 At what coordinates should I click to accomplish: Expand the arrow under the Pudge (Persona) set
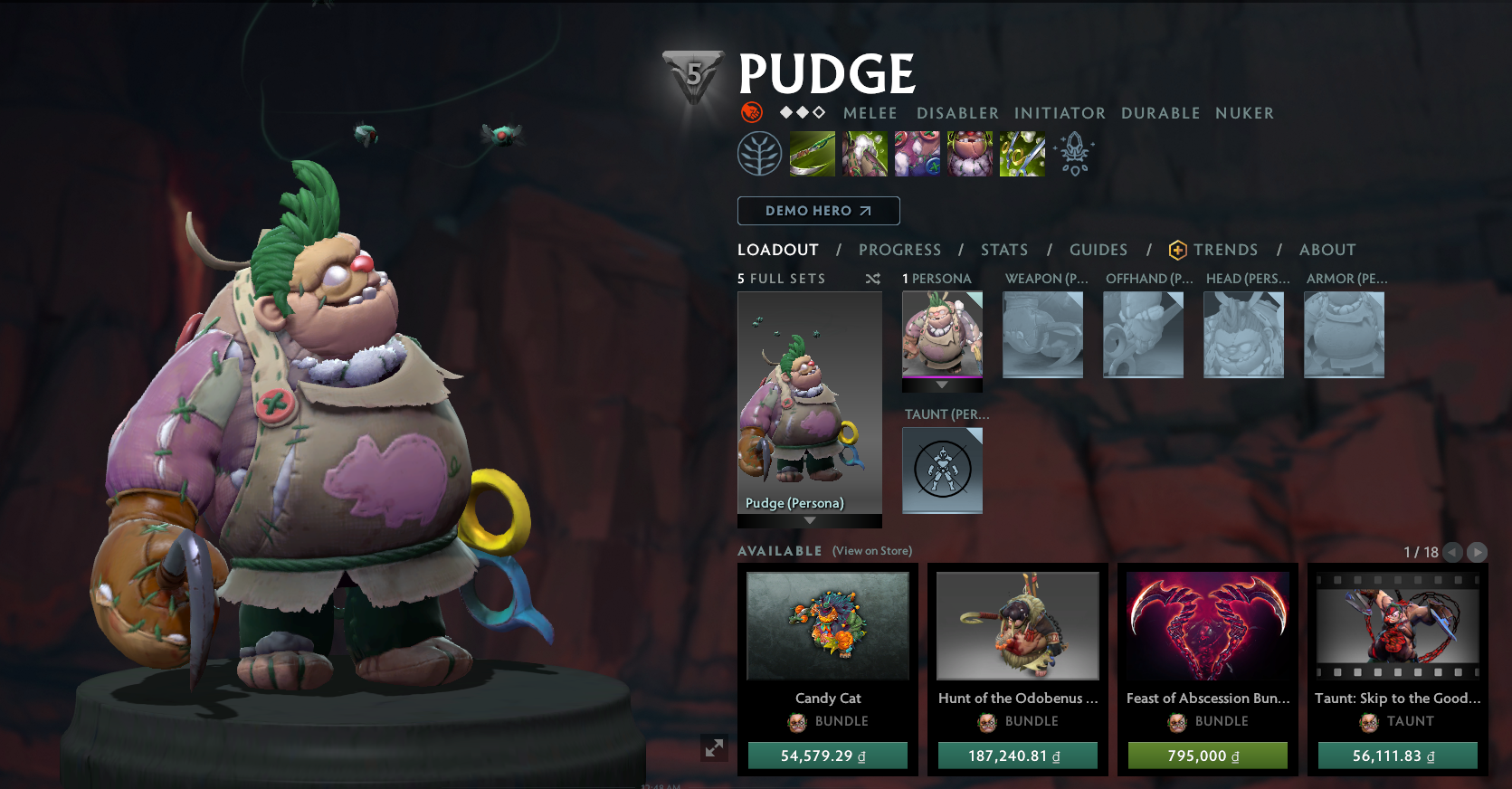click(809, 521)
